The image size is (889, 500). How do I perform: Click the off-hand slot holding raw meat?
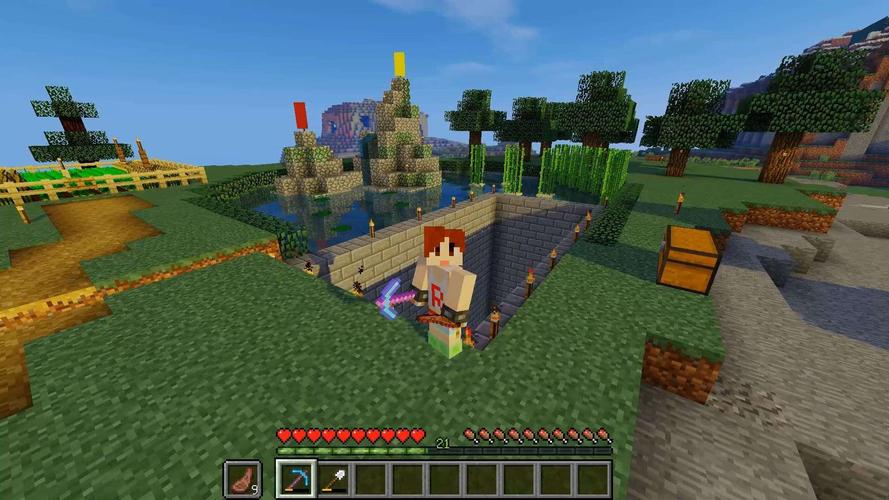241,478
